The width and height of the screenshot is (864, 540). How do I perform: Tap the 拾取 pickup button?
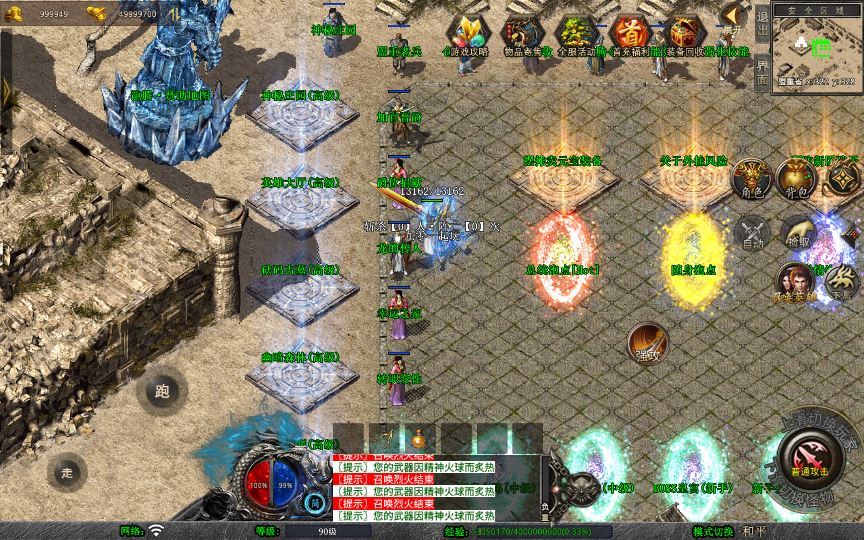pos(797,234)
